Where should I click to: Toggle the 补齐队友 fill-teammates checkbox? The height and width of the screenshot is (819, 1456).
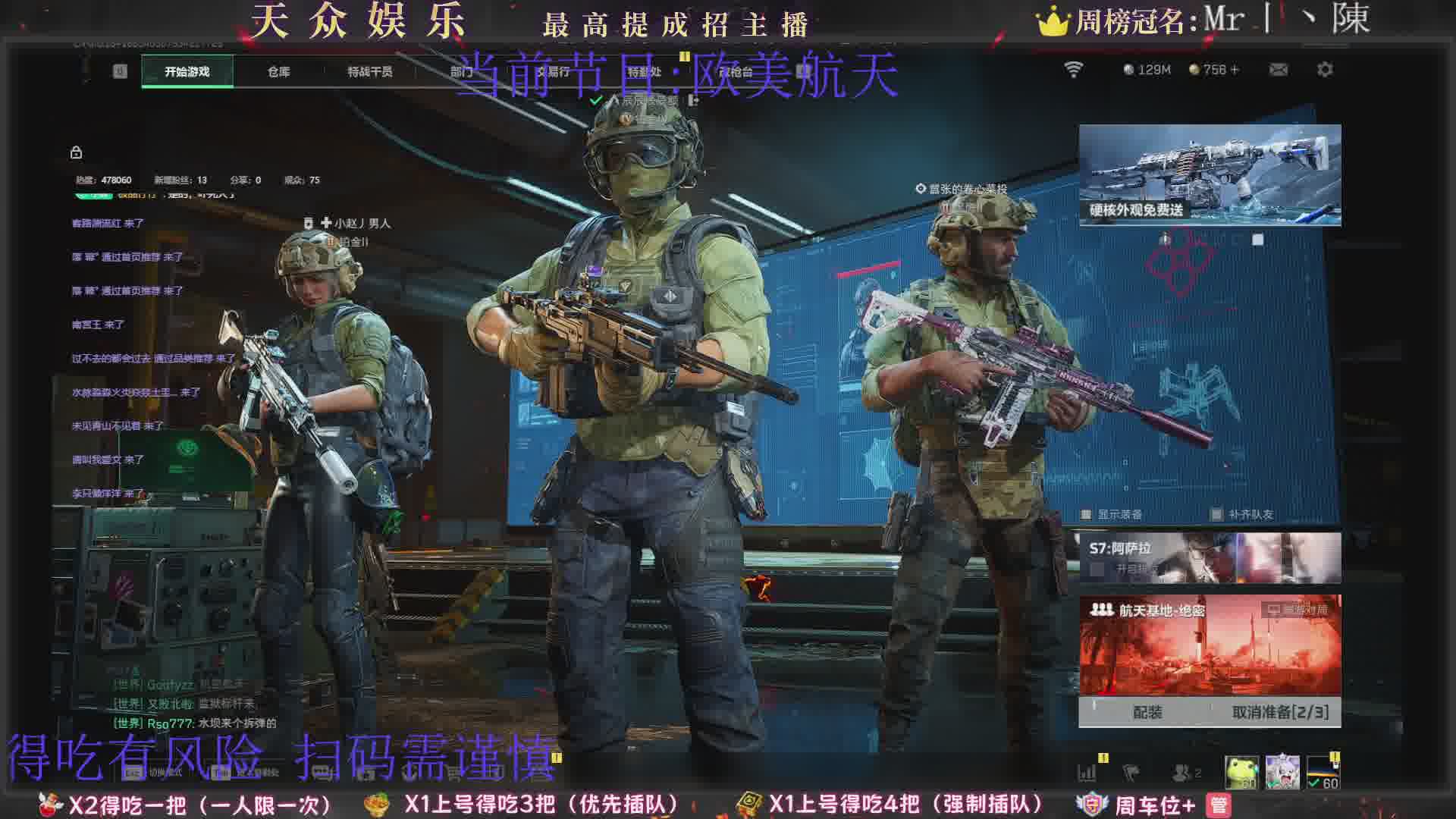(1216, 515)
